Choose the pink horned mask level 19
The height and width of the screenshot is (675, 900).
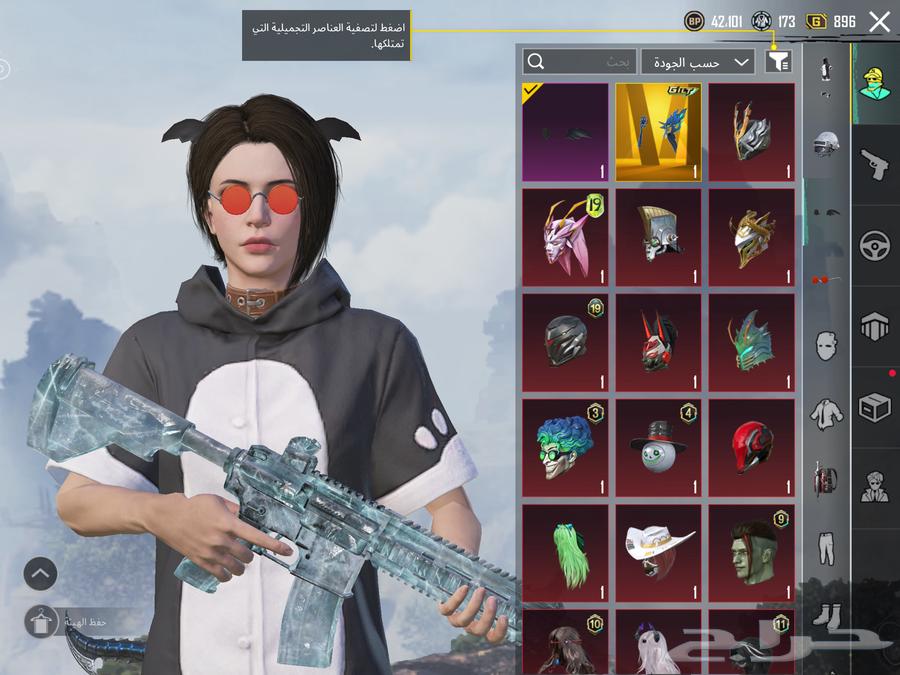(x=565, y=237)
